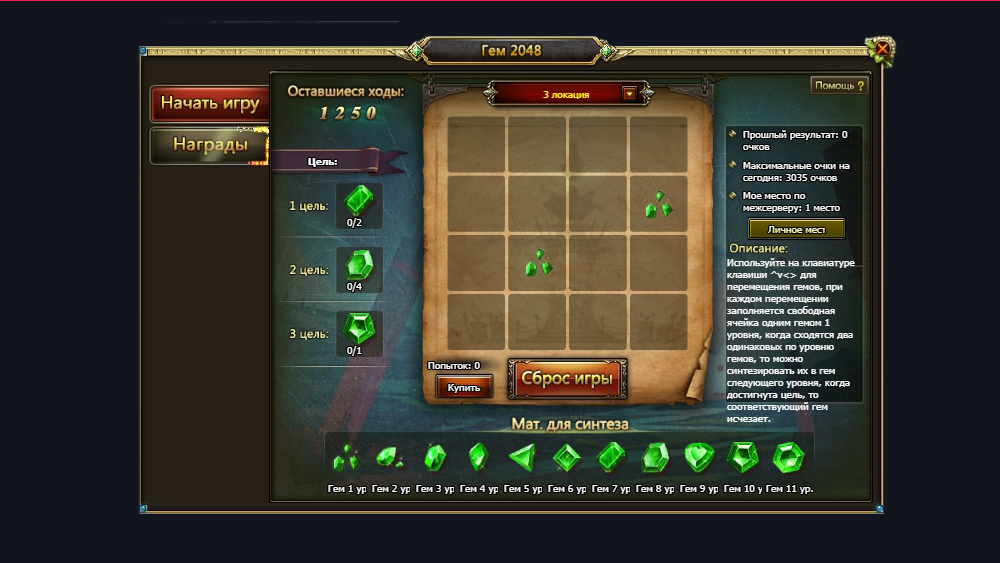Select the 2 цель gem icon

pos(358,265)
